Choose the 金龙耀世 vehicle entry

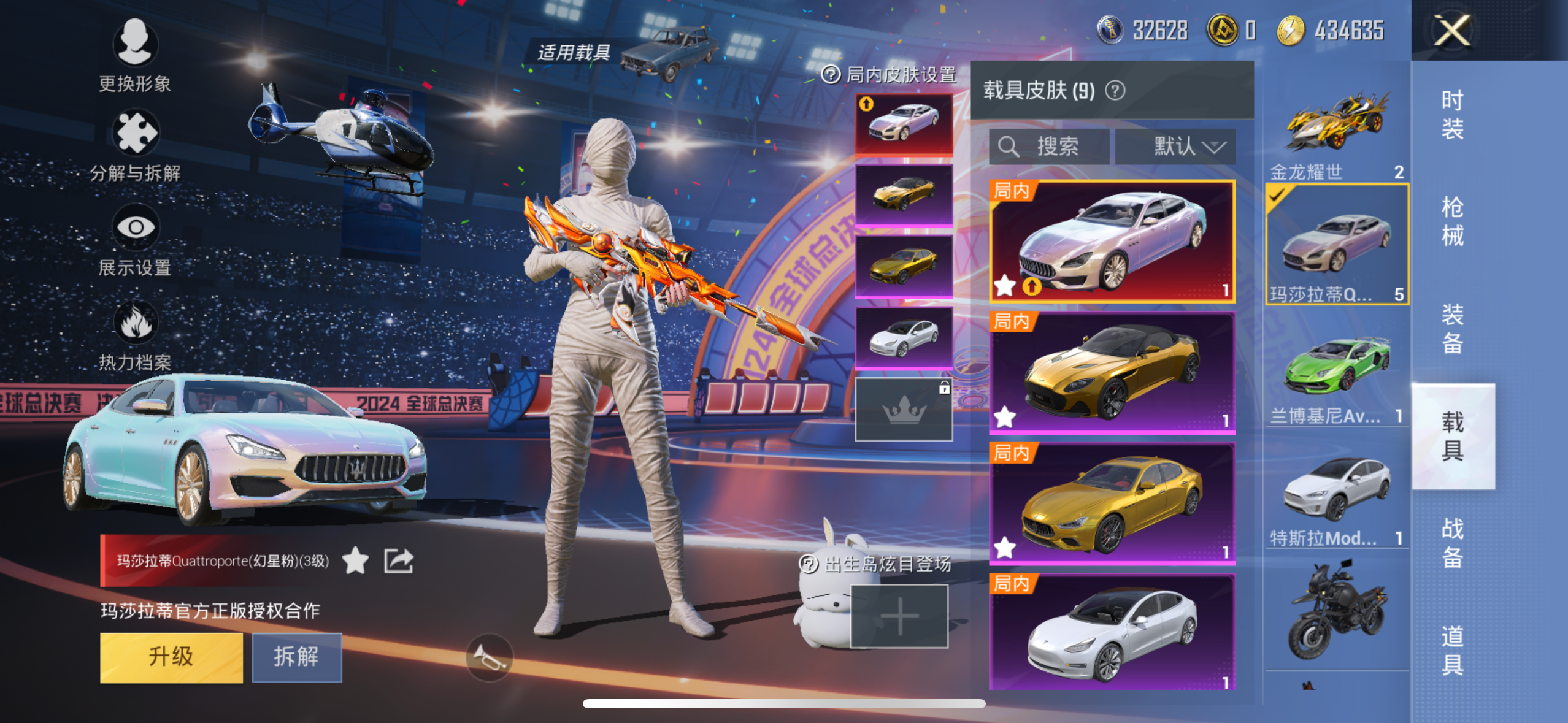click(x=1336, y=132)
